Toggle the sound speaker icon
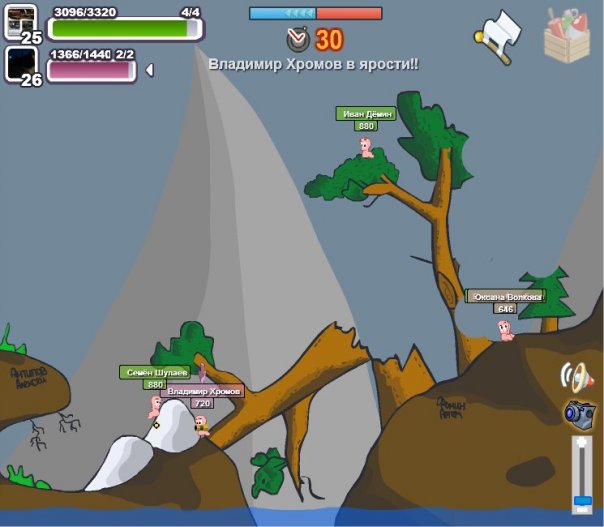Screen dimensions: 604x527 [x=576, y=376]
